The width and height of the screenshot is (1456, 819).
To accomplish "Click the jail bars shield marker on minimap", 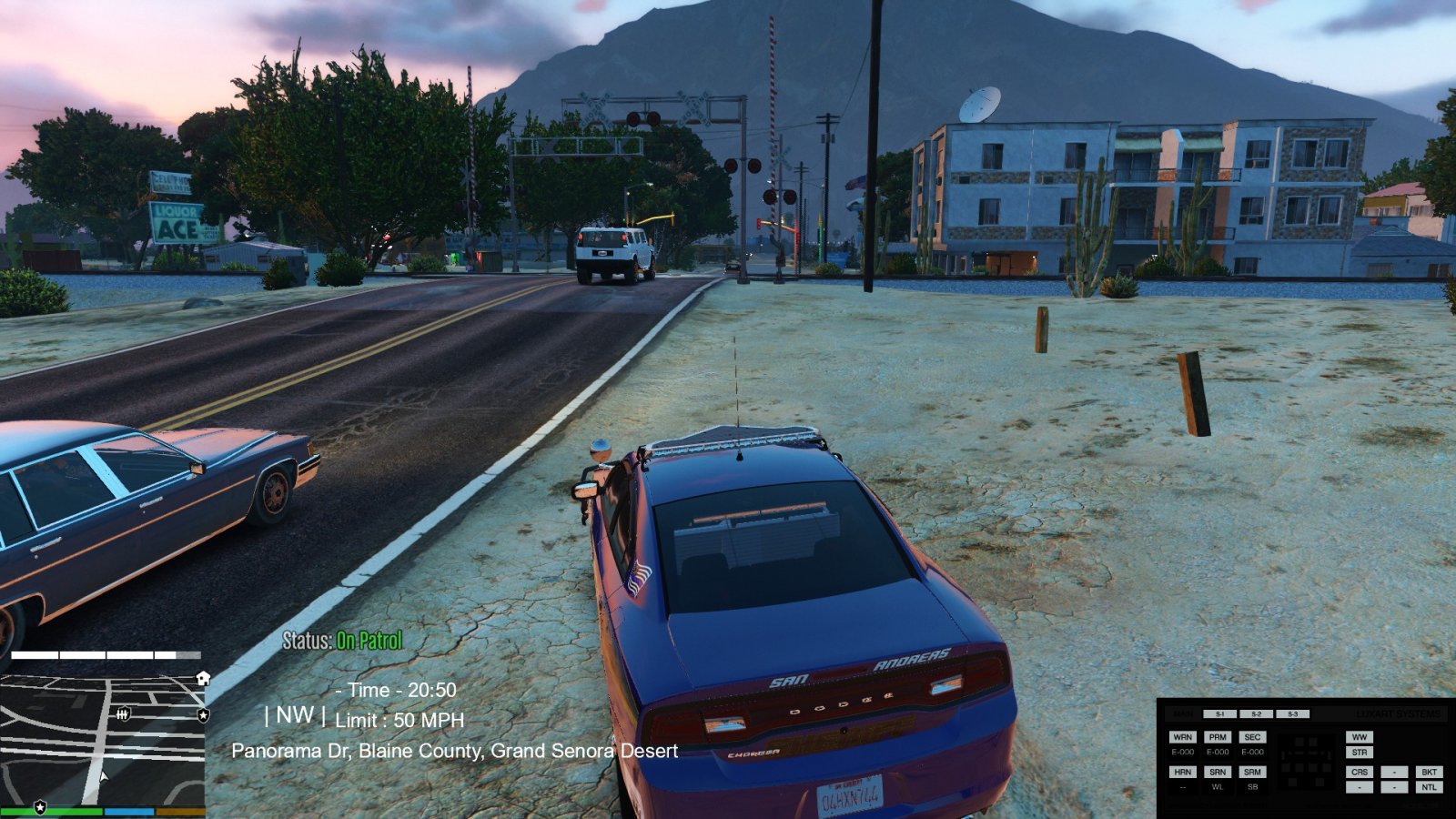I will tap(124, 714).
